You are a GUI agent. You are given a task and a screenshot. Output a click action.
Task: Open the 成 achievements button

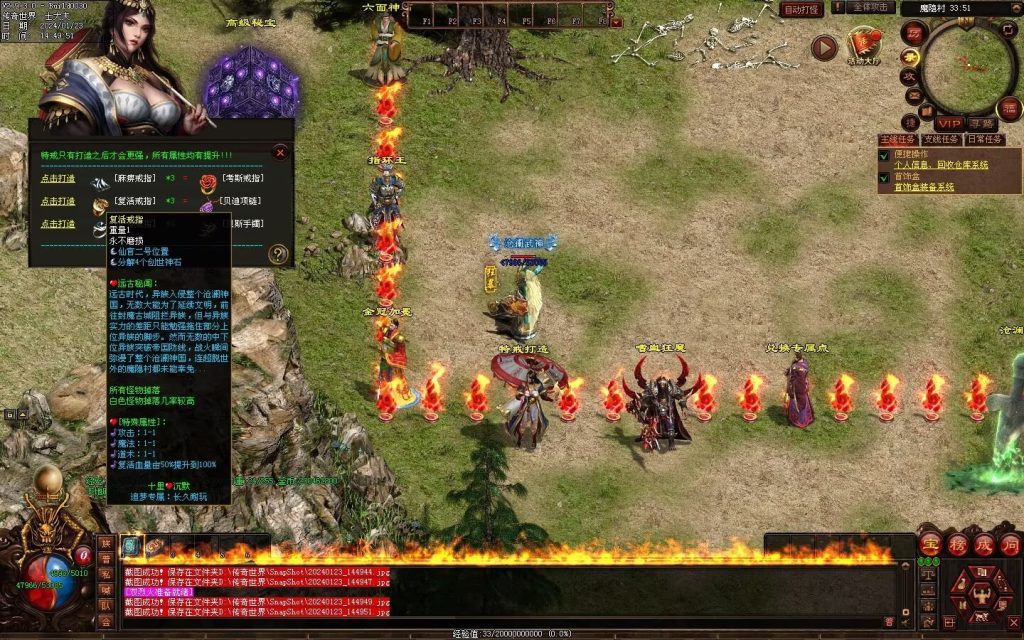click(x=984, y=544)
